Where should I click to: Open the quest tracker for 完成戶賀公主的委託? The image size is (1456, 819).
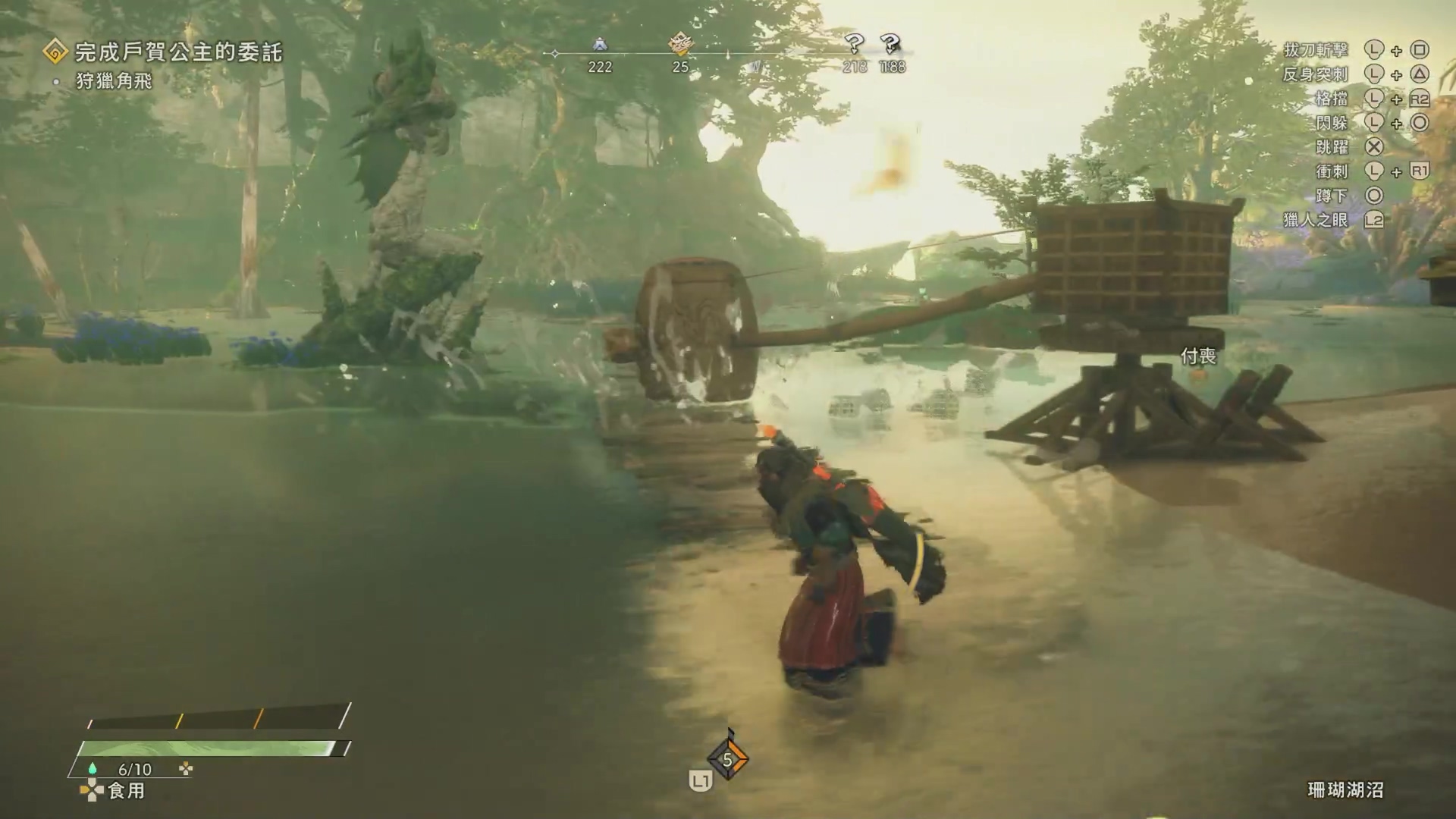click(177, 52)
